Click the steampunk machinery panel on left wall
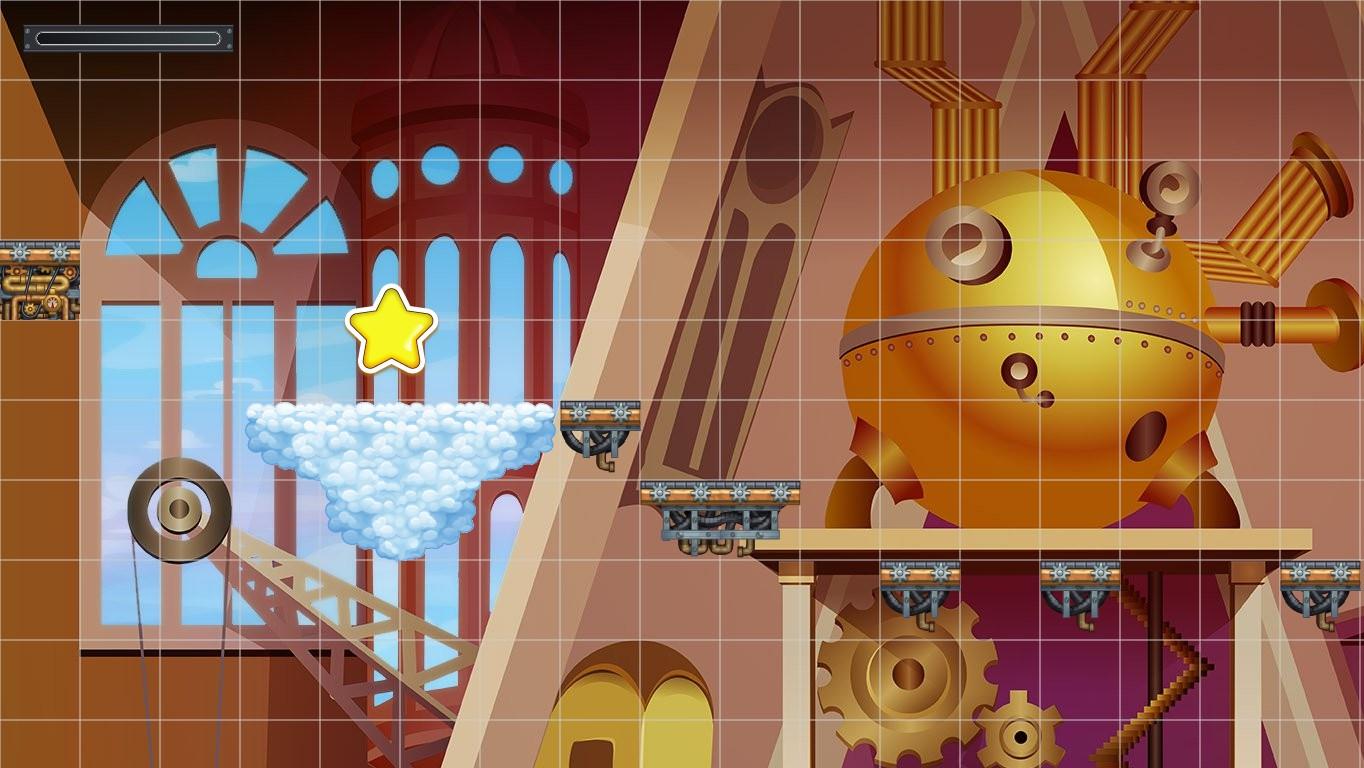The height and width of the screenshot is (768, 1364). 40,280
